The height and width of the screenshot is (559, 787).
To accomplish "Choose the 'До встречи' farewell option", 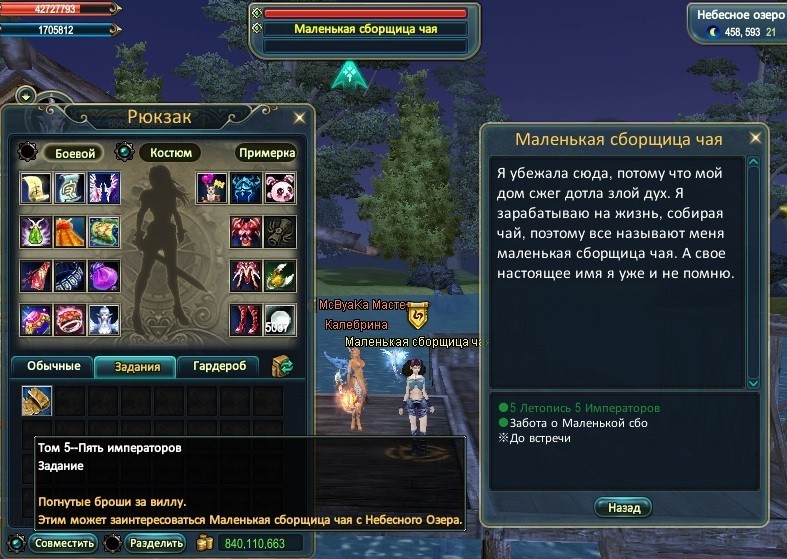I will click(x=540, y=438).
